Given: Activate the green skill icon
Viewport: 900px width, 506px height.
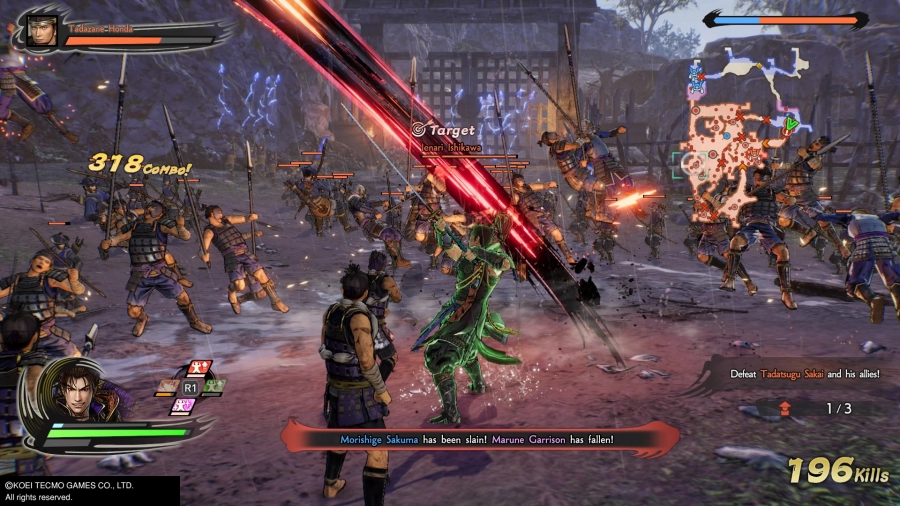Looking at the screenshot, I should click(x=215, y=386).
